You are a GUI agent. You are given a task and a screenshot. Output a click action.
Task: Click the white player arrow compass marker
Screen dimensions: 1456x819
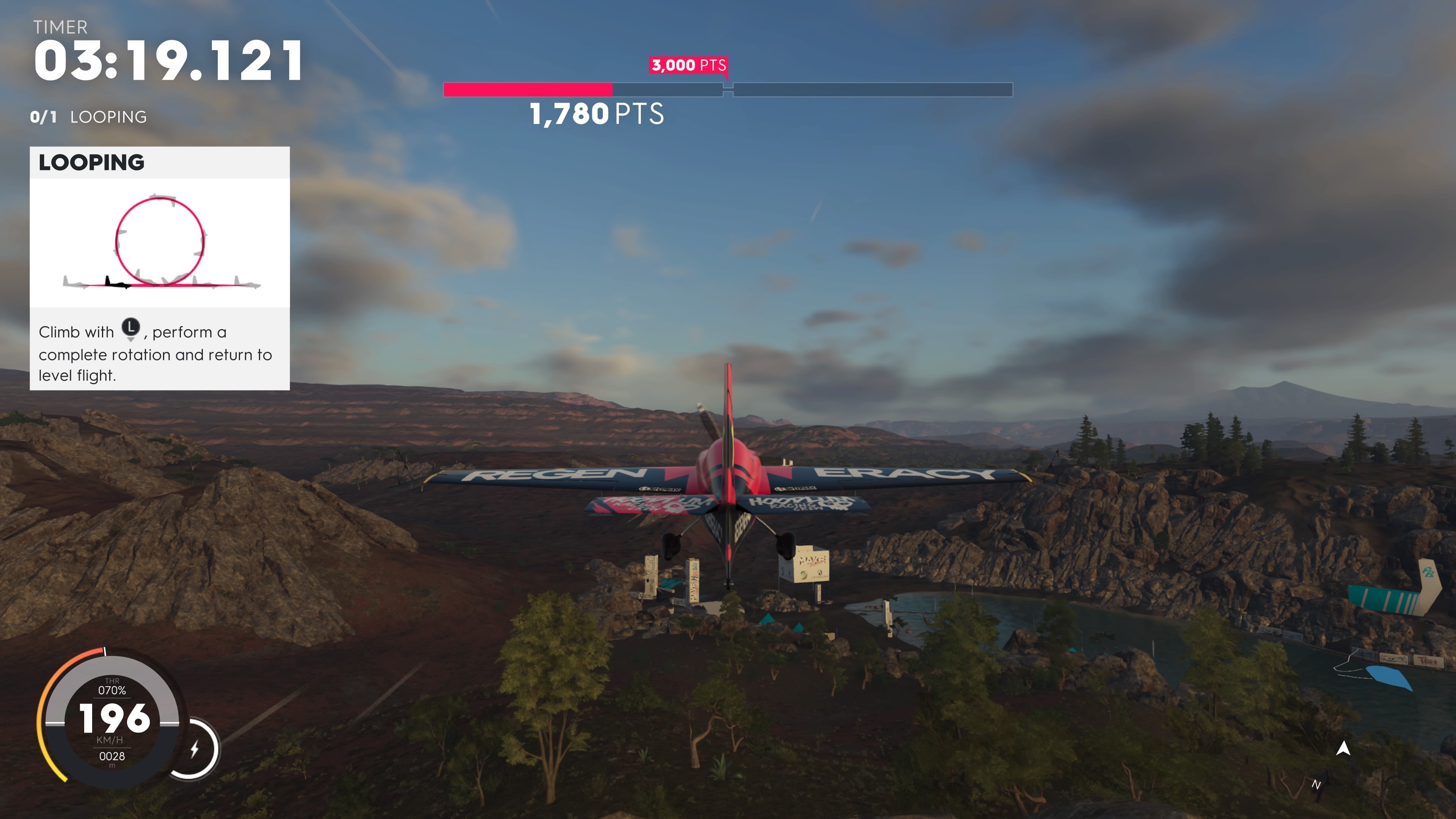1343,748
